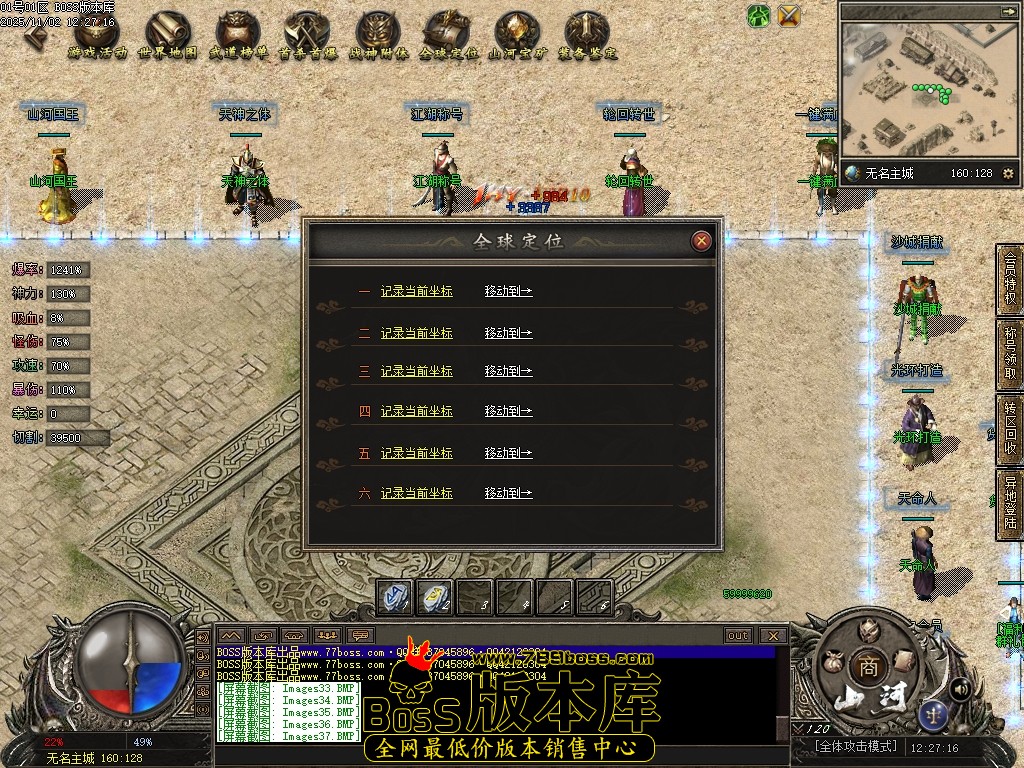Select the 首杀首爆 crossed axes icon
Image resolution: width=1024 pixels, height=768 pixels.
pos(307,35)
